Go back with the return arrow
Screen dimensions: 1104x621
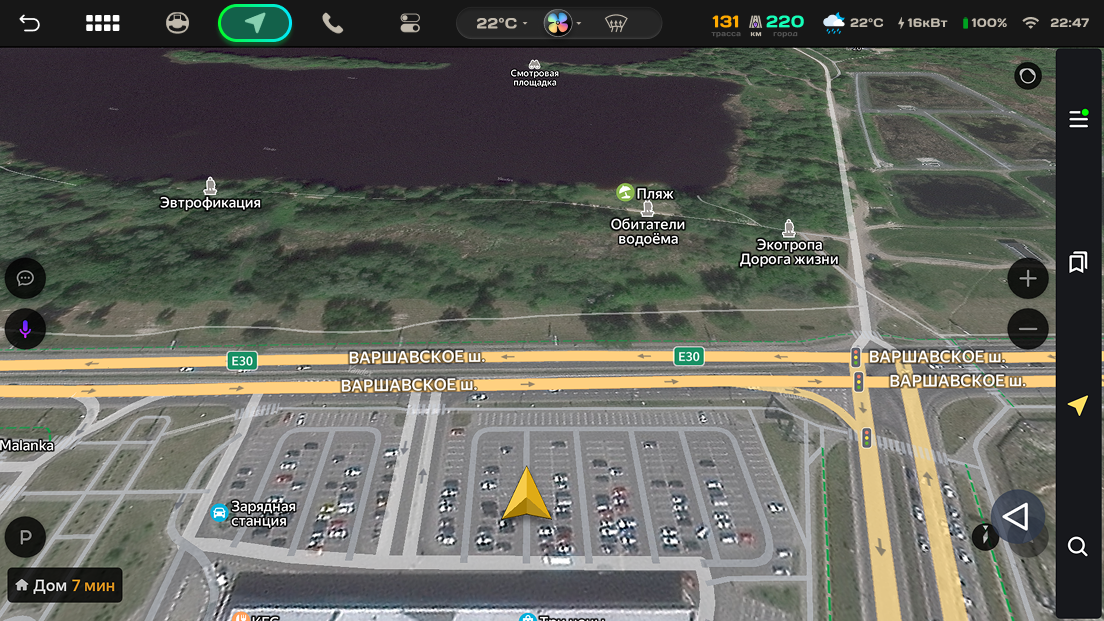pyautogui.click(x=30, y=23)
